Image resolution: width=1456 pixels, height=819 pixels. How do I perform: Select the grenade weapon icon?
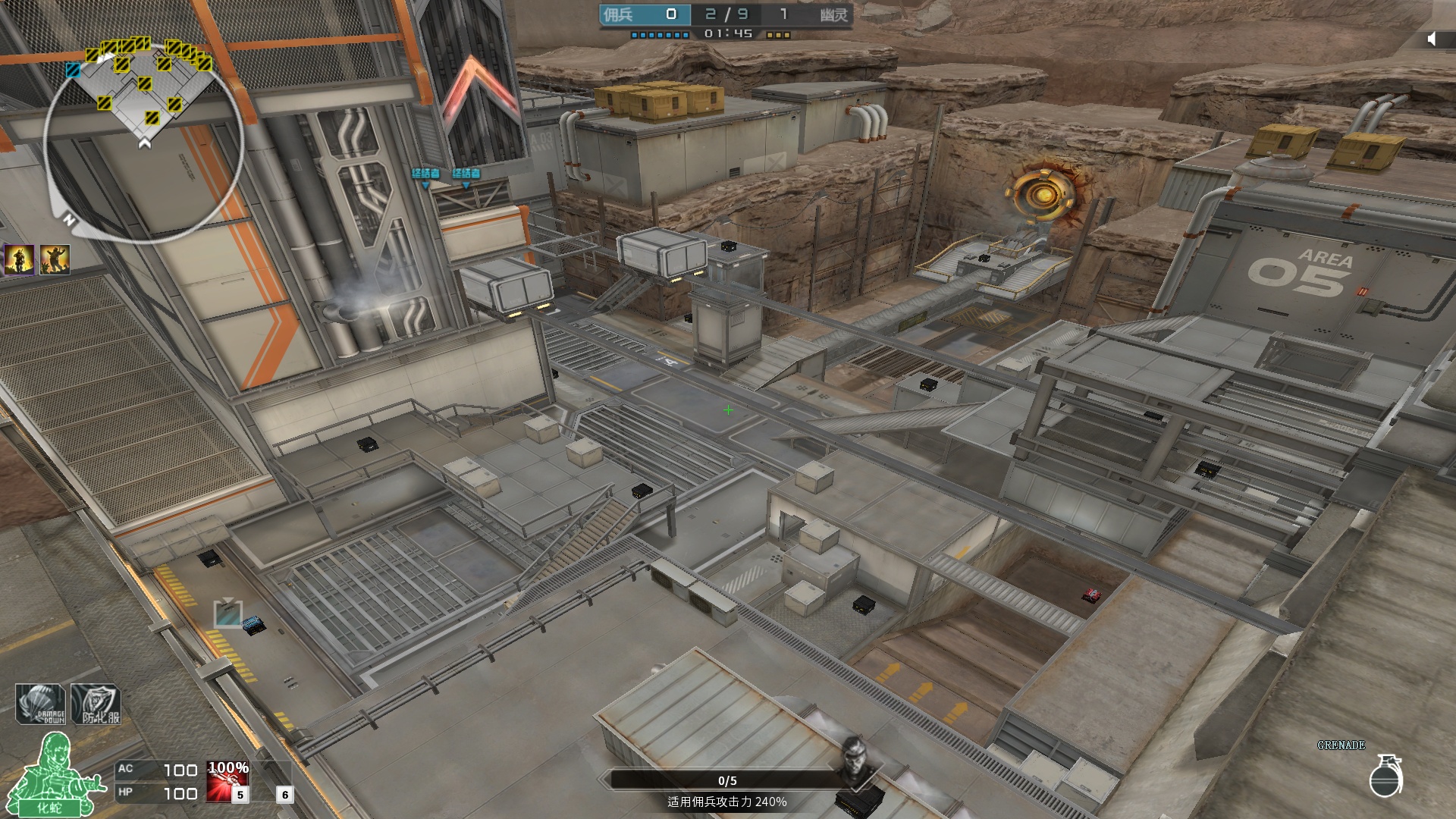[x=1385, y=776]
